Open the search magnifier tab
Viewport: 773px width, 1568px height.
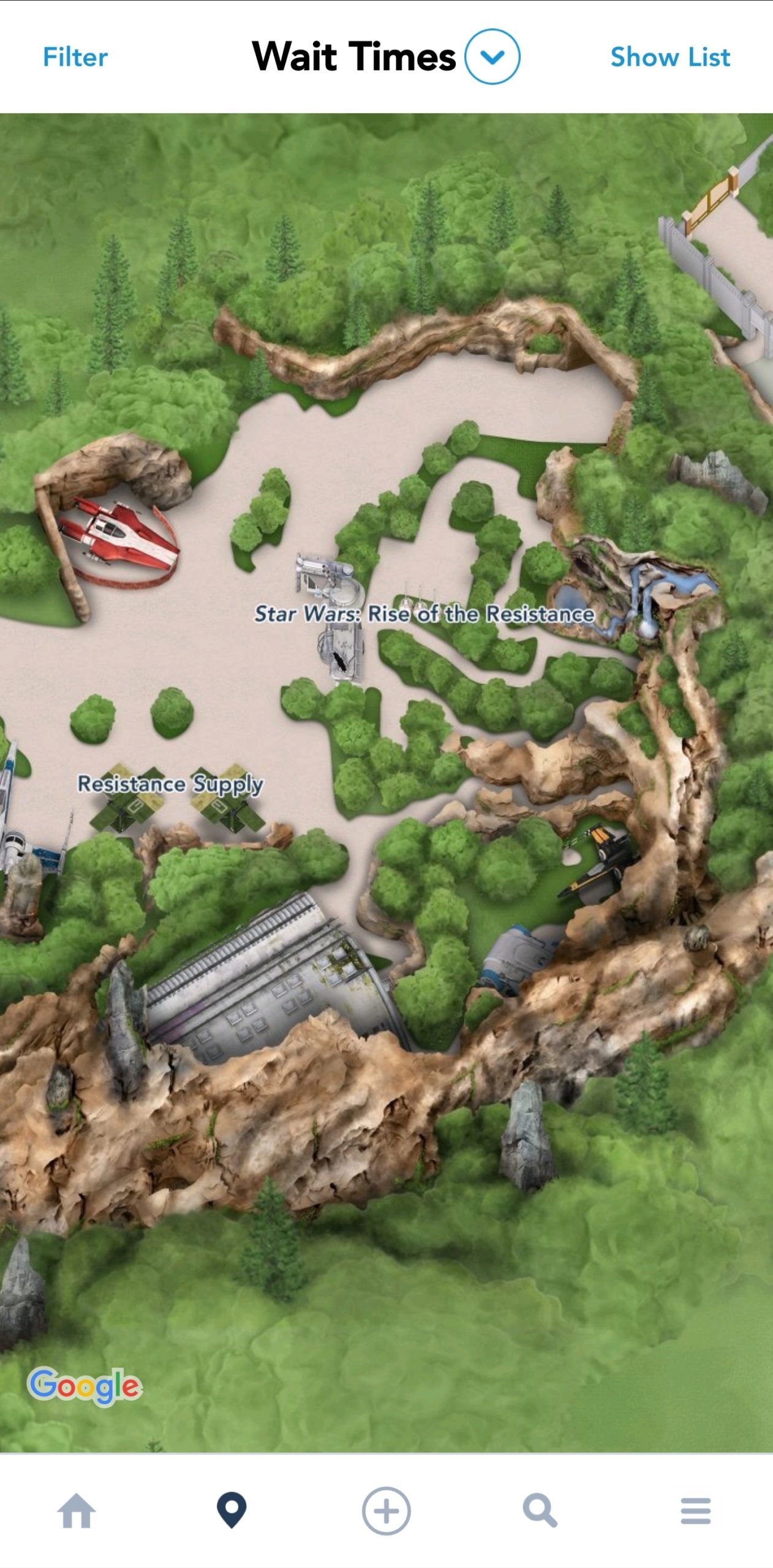coord(540,1511)
